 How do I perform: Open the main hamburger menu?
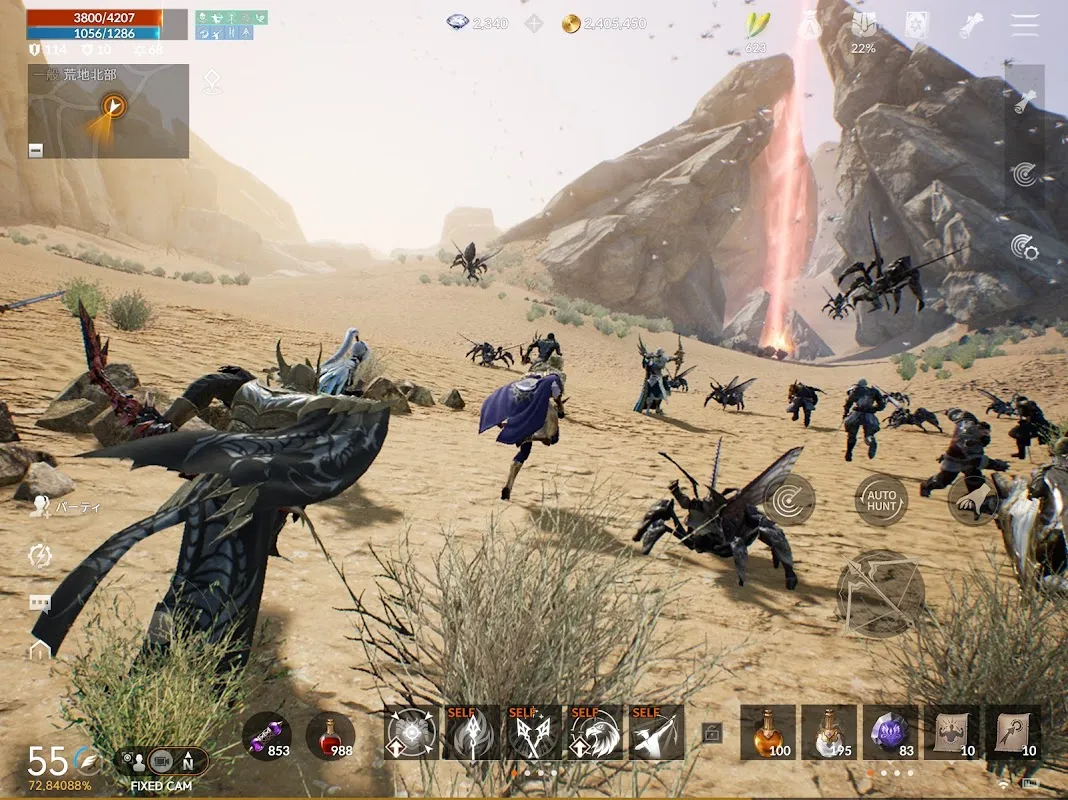1025,26
